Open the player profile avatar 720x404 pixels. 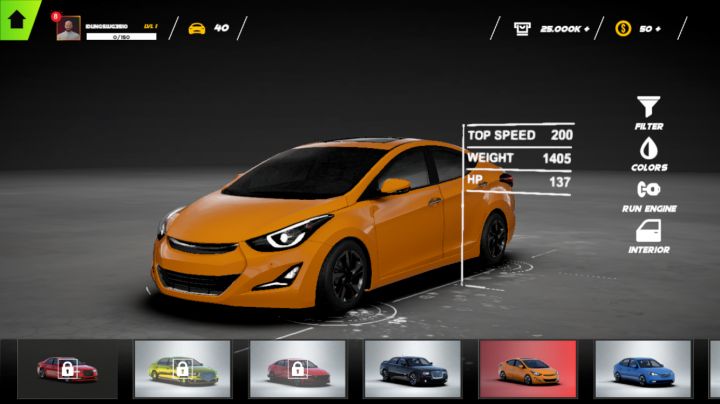(69, 29)
